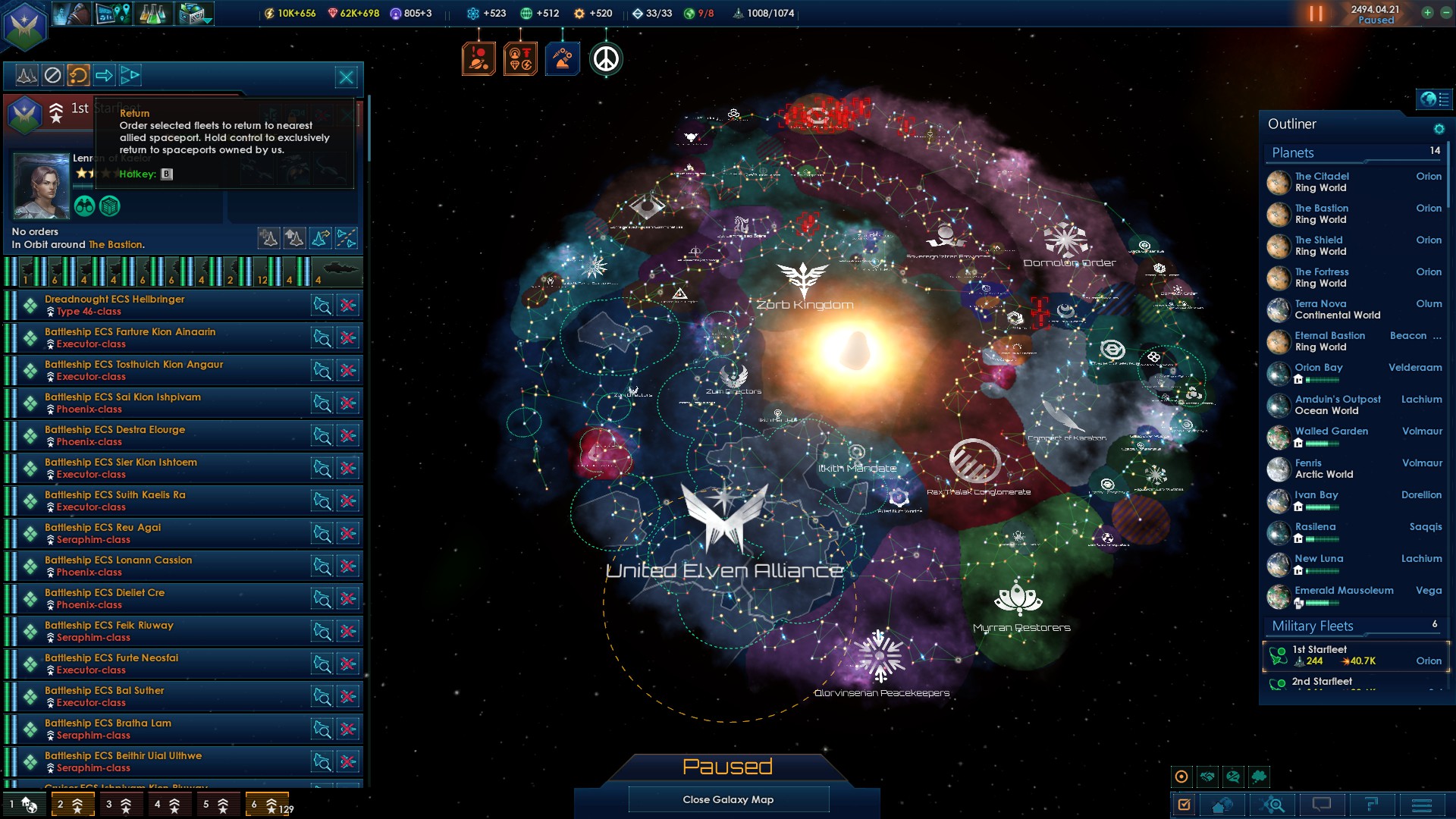The height and width of the screenshot is (819, 1456).
Task: Switch to fleet control group 2
Action: click(72, 805)
